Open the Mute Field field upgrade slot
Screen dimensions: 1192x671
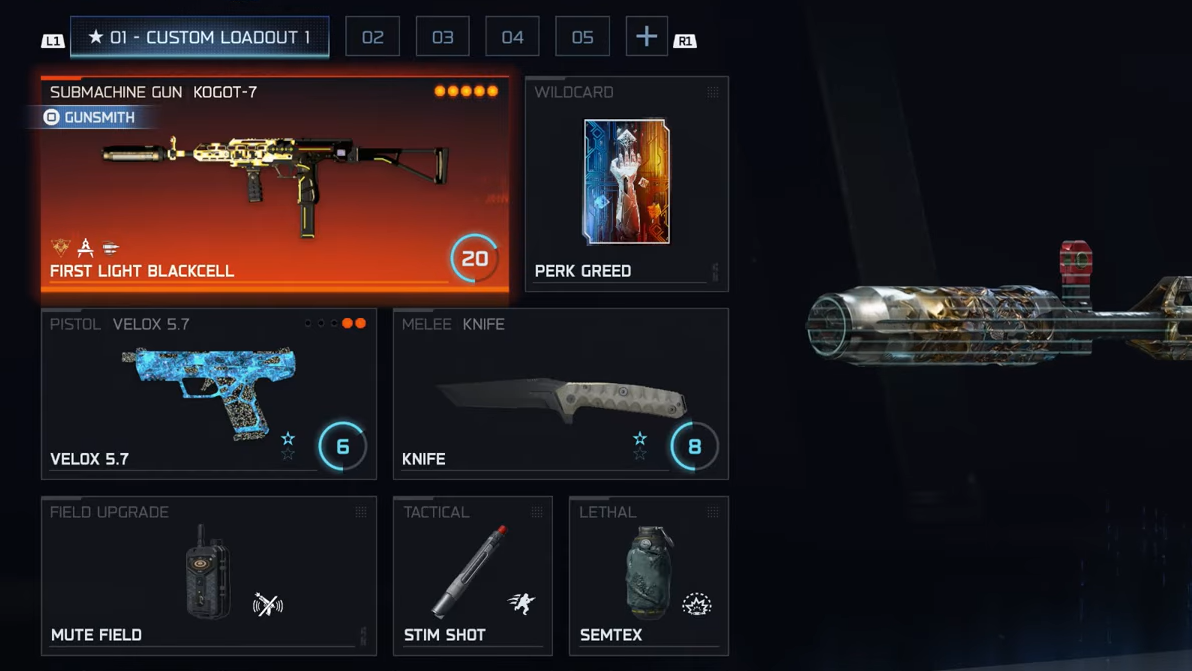[x=208, y=576]
